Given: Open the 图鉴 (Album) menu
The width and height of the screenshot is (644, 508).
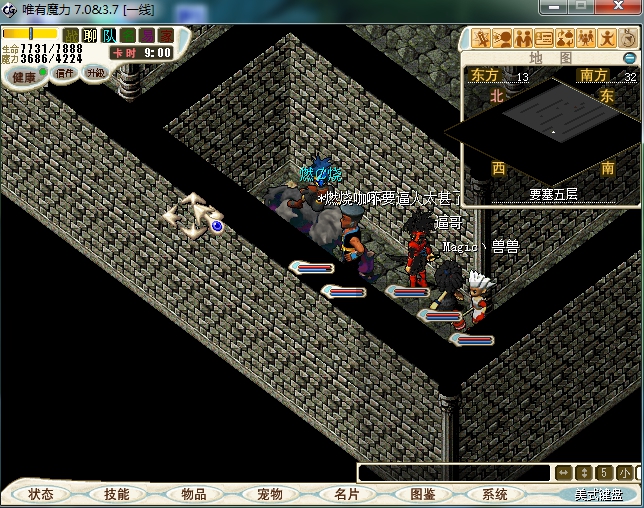Looking at the screenshot, I should pyautogui.click(x=422, y=494).
